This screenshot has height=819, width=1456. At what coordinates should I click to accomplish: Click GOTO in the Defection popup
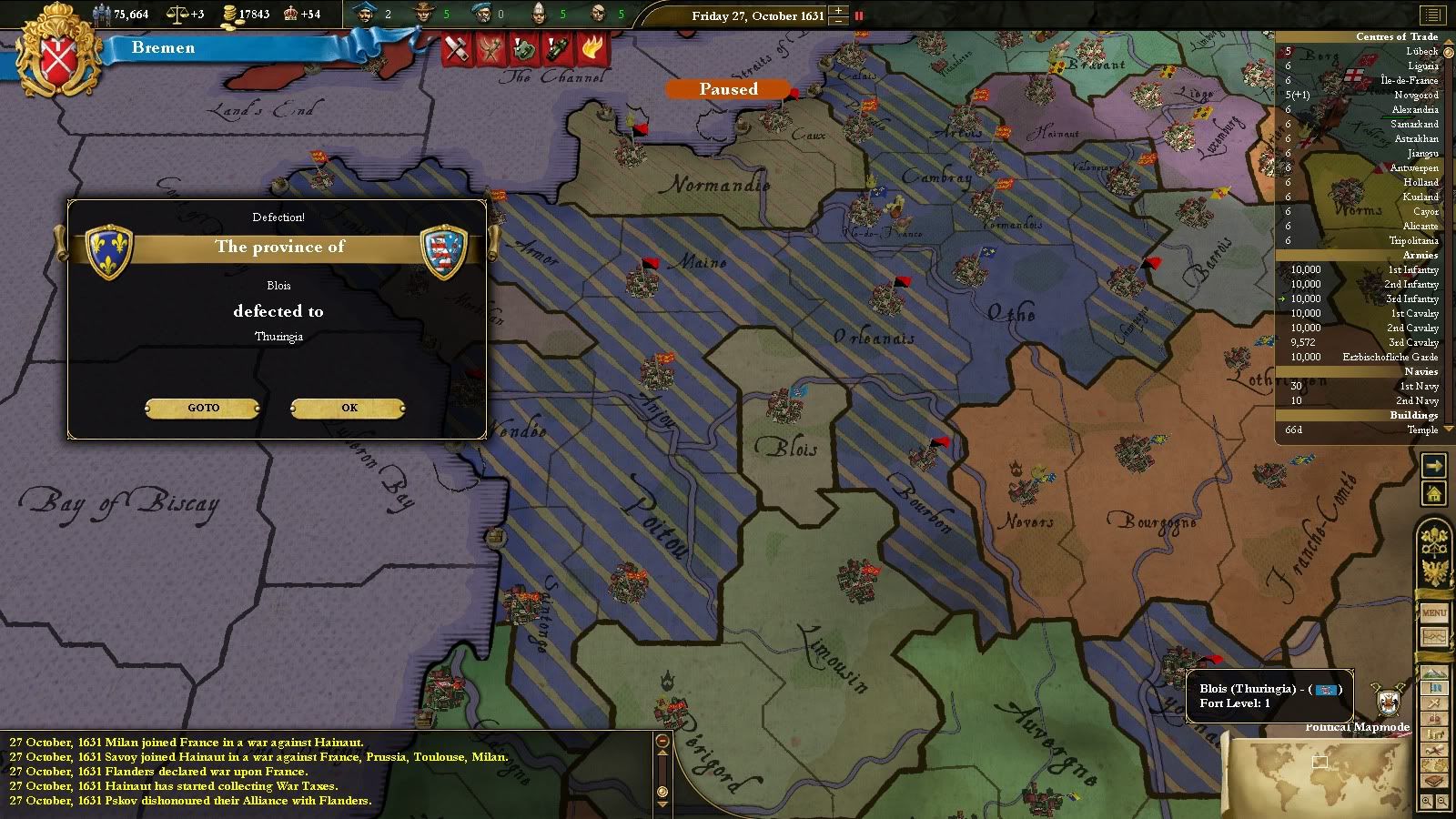(203, 408)
